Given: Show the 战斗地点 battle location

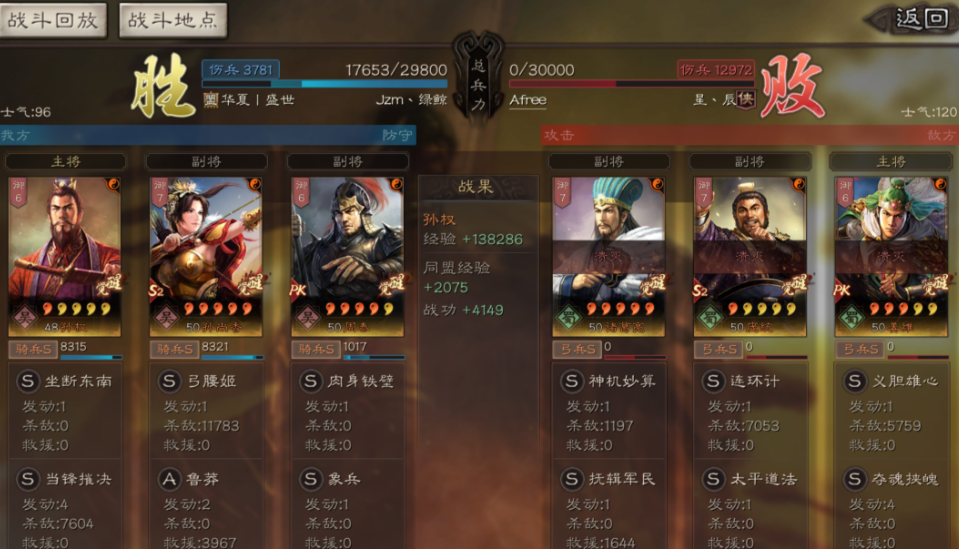Looking at the screenshot, I should tap(173, 20).
